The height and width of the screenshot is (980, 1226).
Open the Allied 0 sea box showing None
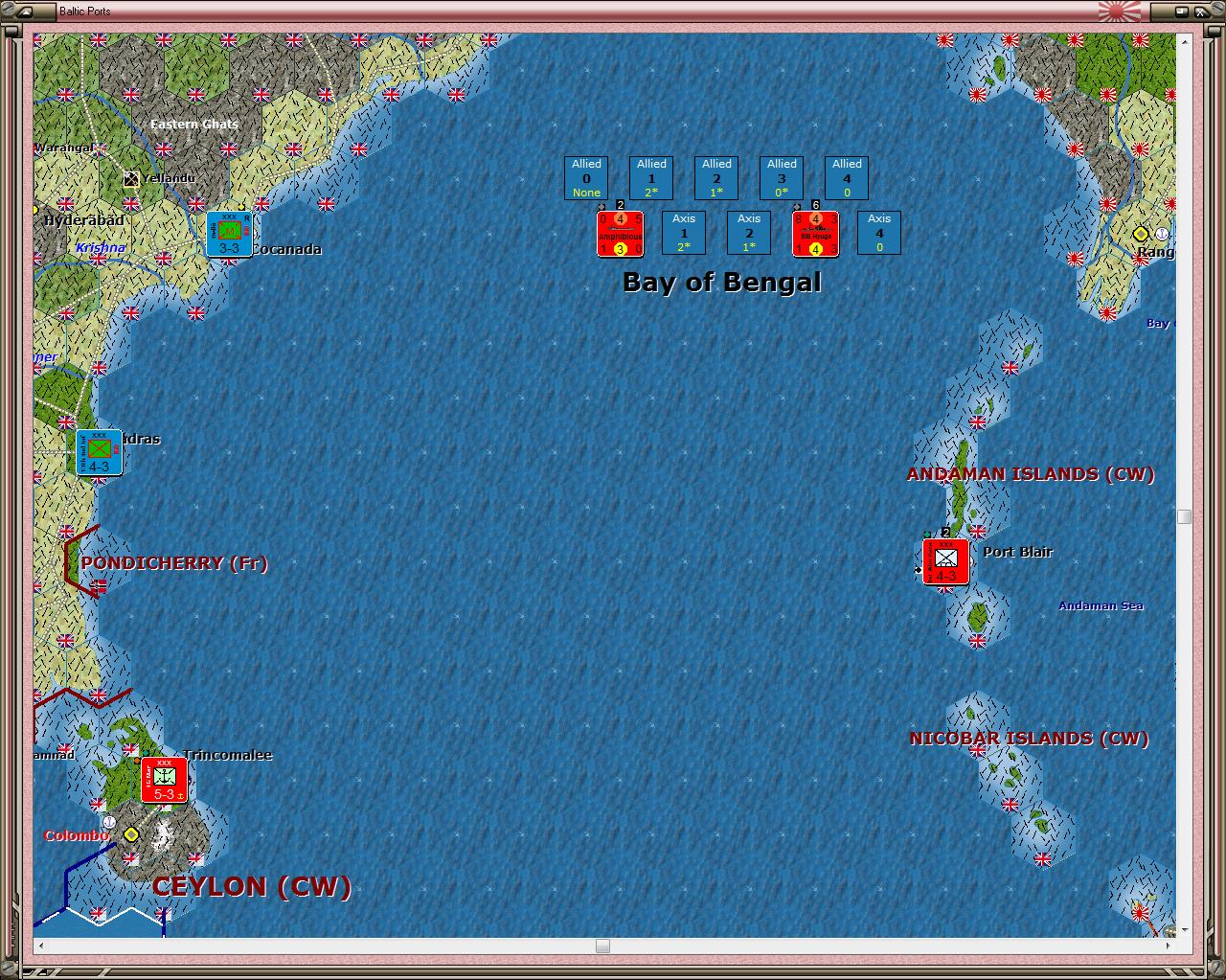[x=585, y=178]
